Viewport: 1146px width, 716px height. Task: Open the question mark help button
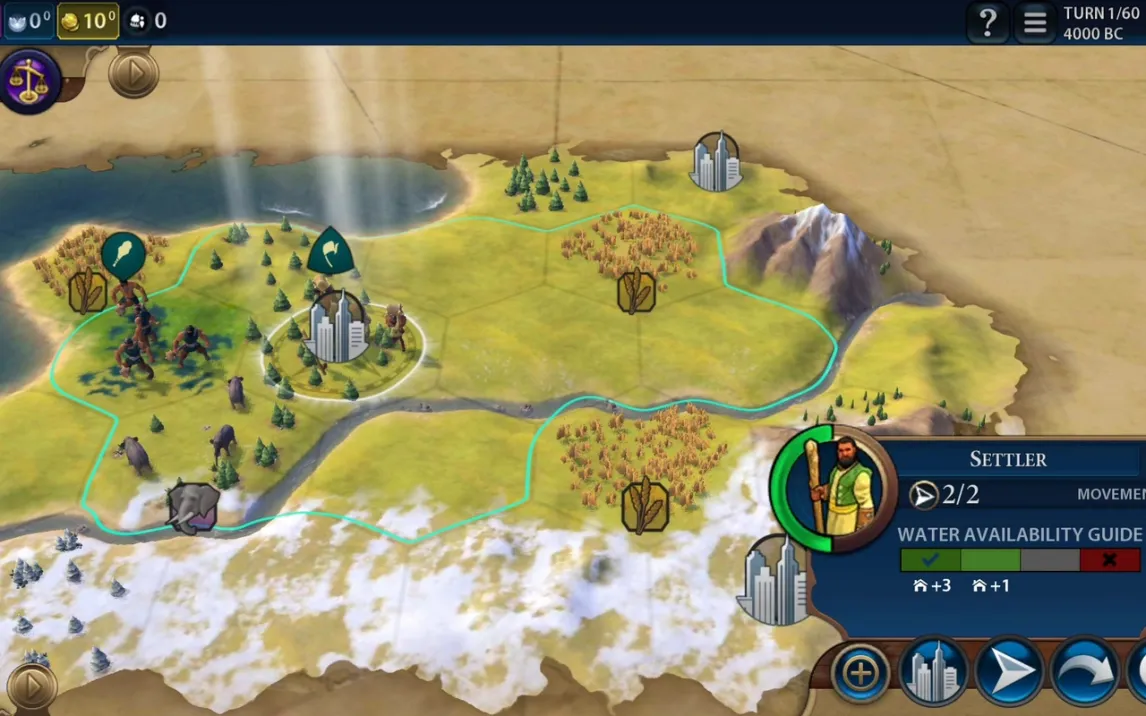(x=986, y=21)
